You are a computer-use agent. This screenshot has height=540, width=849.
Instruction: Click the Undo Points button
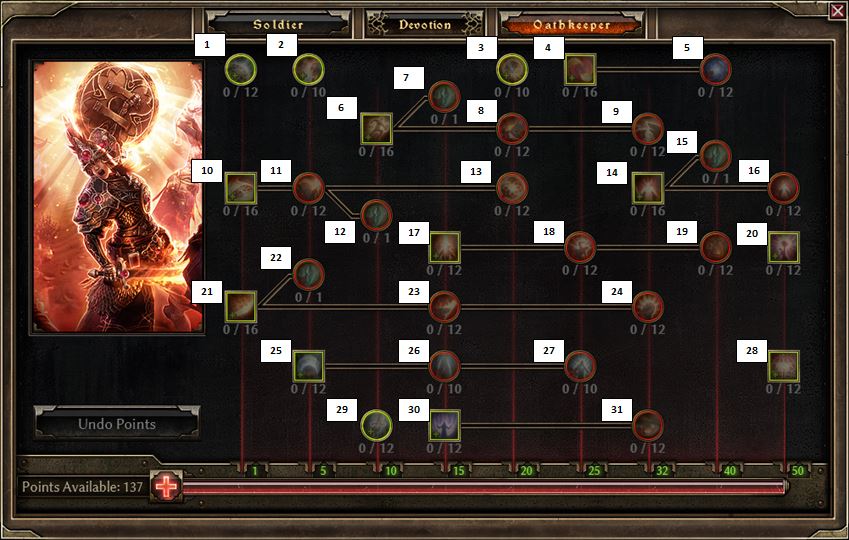(117, 424)
